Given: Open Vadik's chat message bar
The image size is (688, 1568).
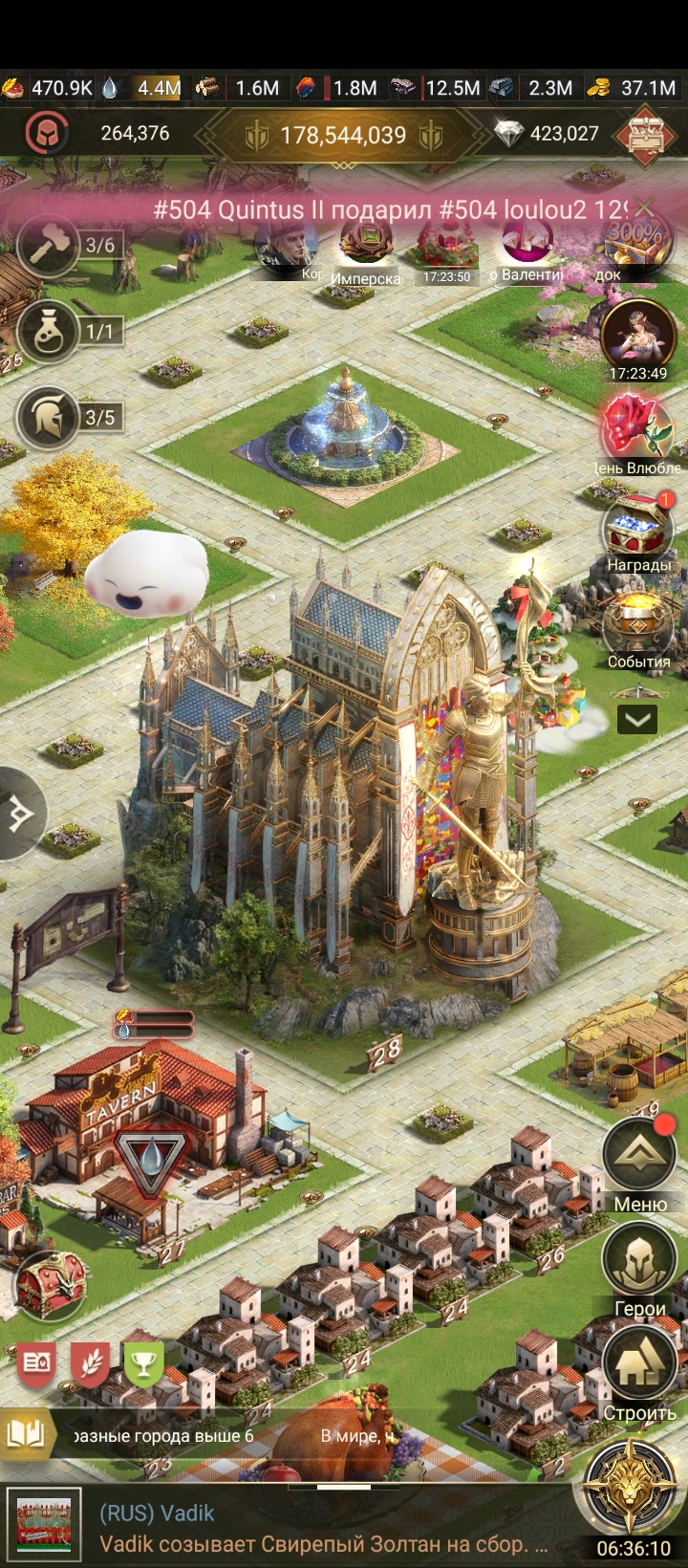Looking at the screenshot, I should 325,1528.
